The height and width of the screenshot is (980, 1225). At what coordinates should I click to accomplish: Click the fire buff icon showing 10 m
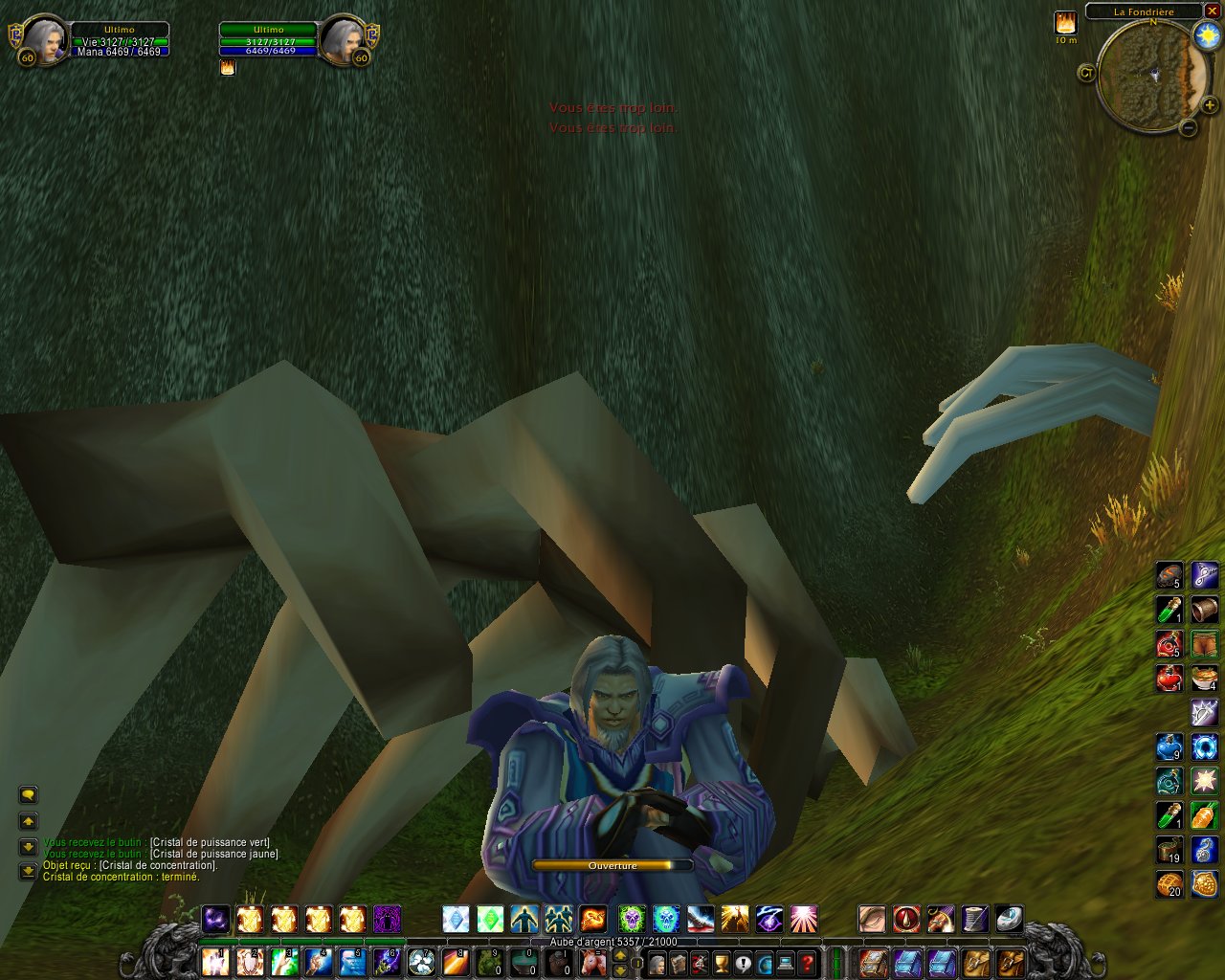(x=1065, y=23)
